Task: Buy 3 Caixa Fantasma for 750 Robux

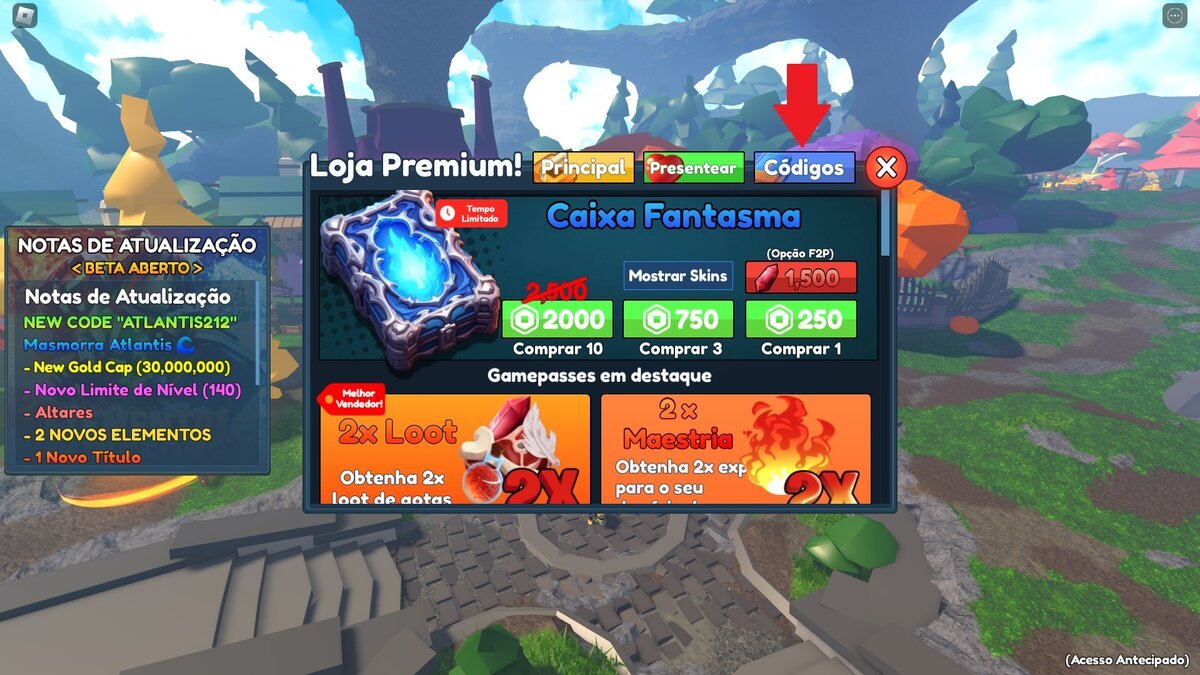Action: (678, 319)
